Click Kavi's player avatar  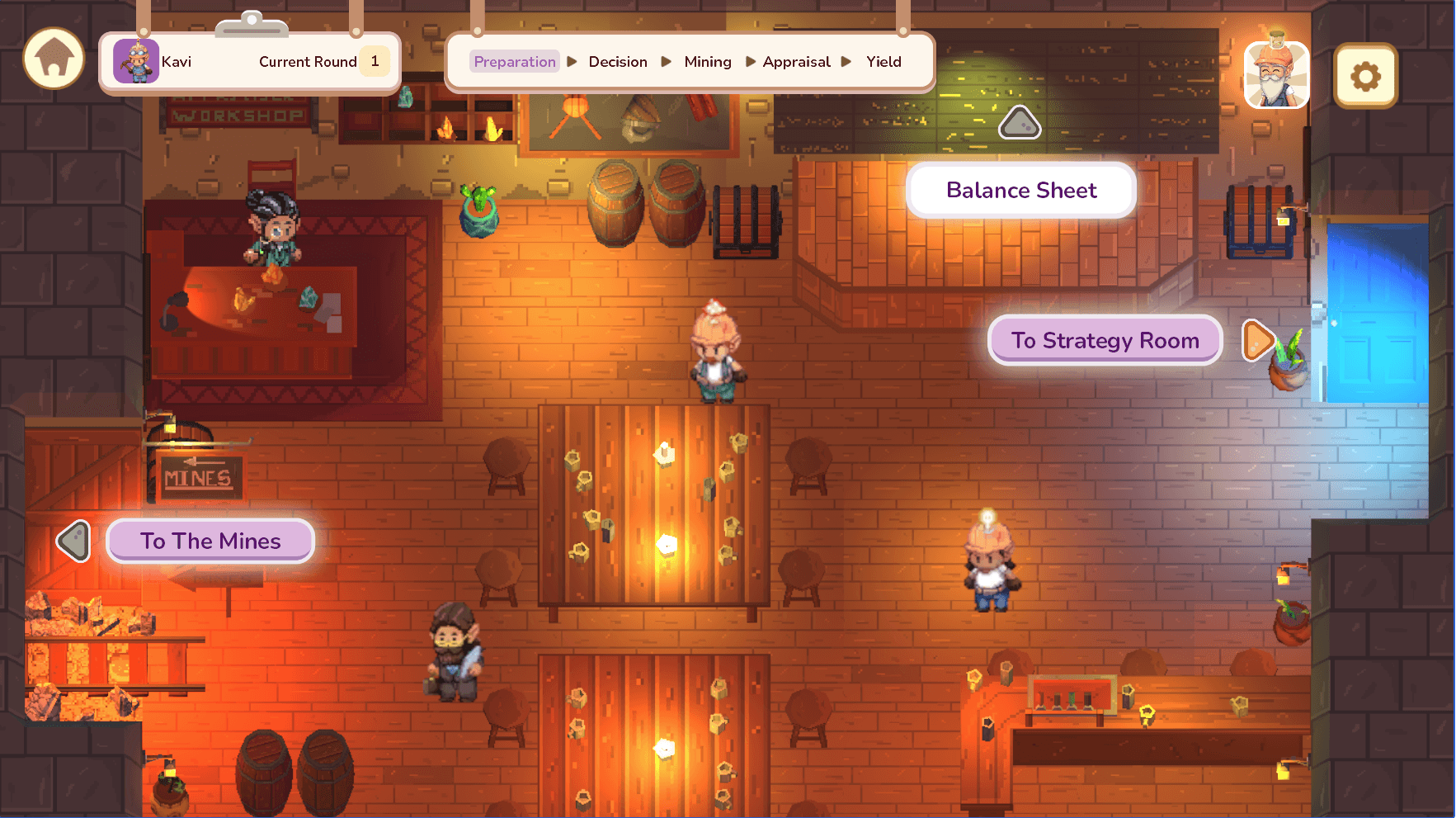[x=136, y=61]
